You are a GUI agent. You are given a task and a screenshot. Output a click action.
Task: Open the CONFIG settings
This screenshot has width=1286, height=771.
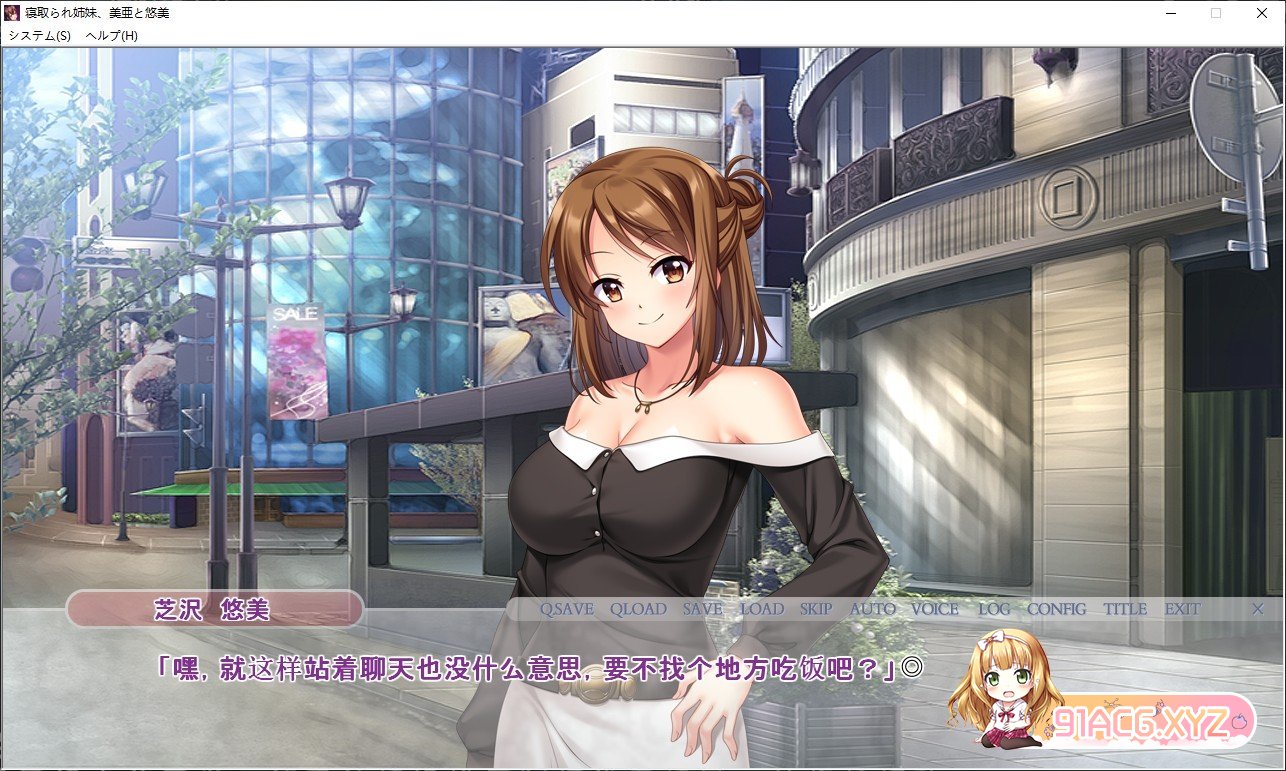click(1057, 609)
